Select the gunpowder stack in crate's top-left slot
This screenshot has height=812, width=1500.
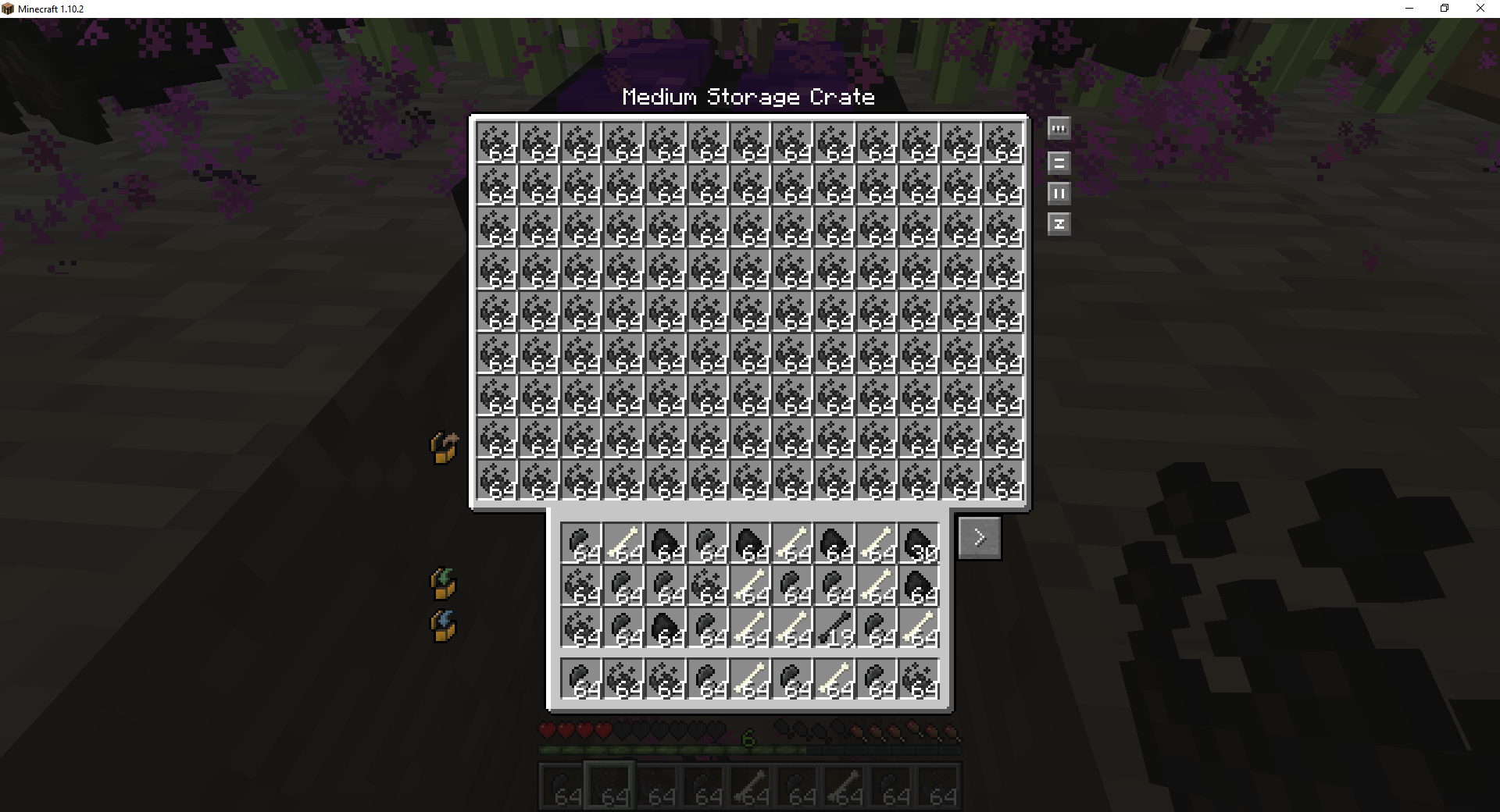click(x=495, y=143)
